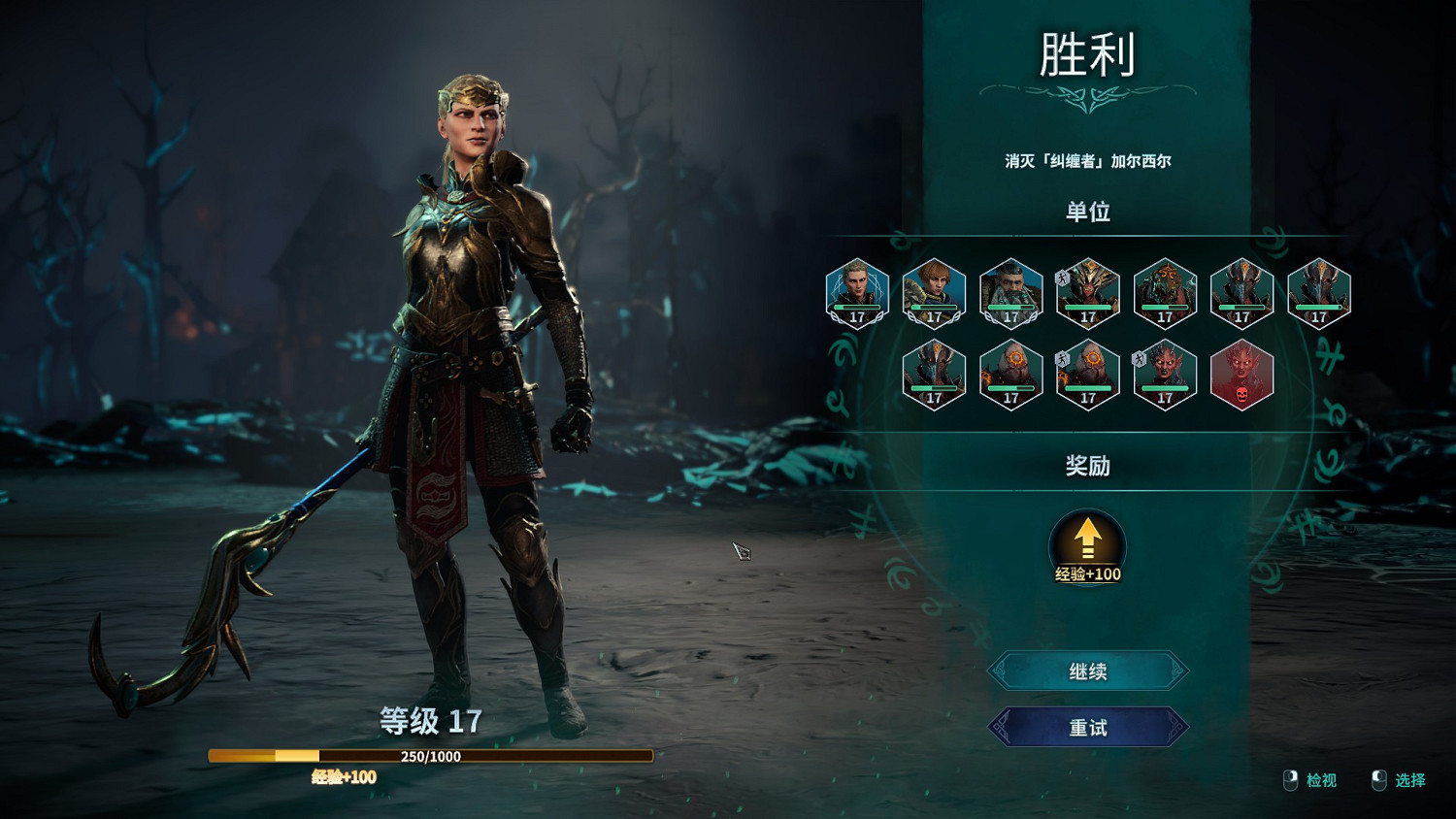The width and height of the screenshot is (1456, 819).
Task: Select the red-haired companion portrait
Action: pos(935,294)
